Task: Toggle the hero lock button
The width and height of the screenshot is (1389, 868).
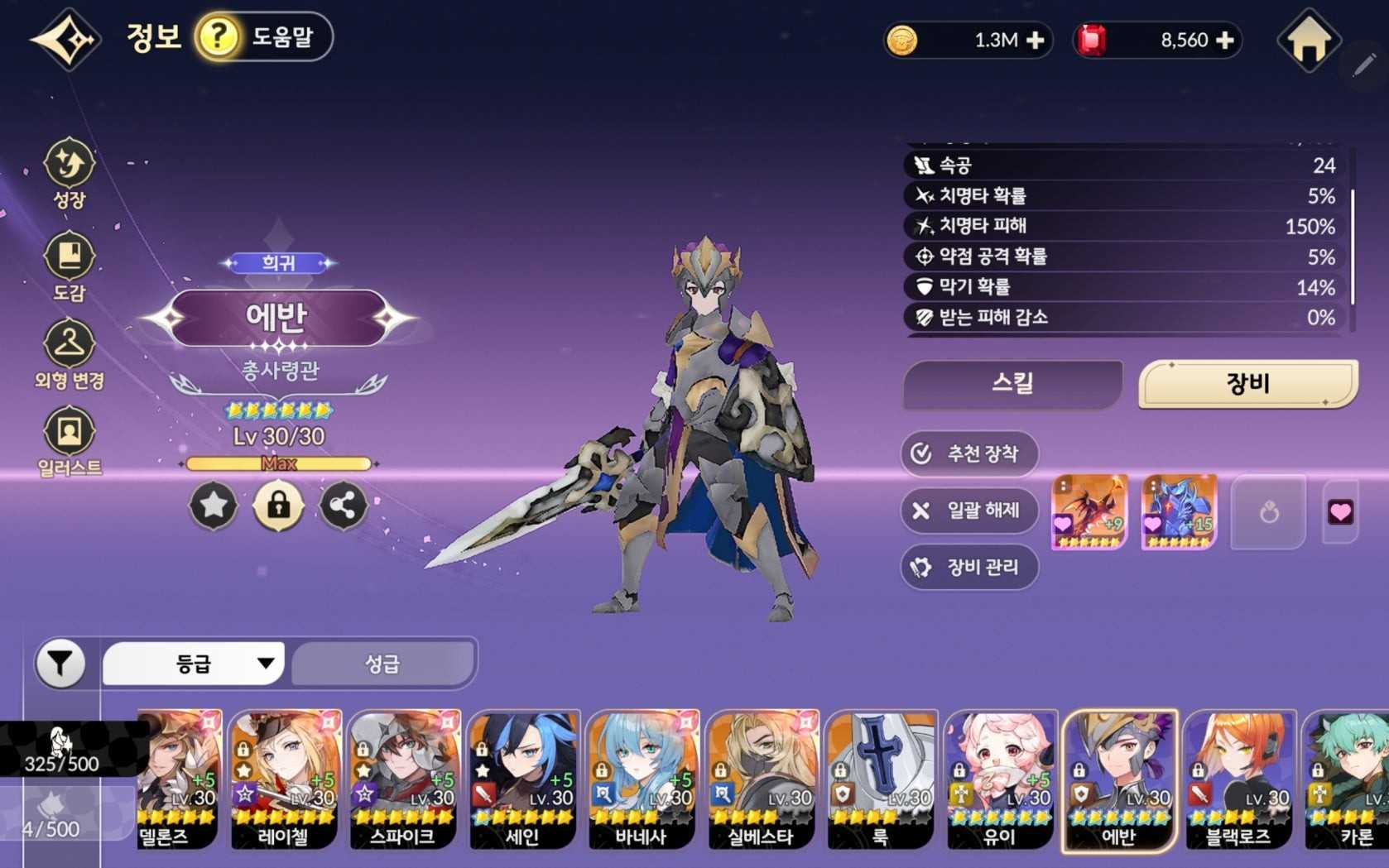Action: click(278, 505)
